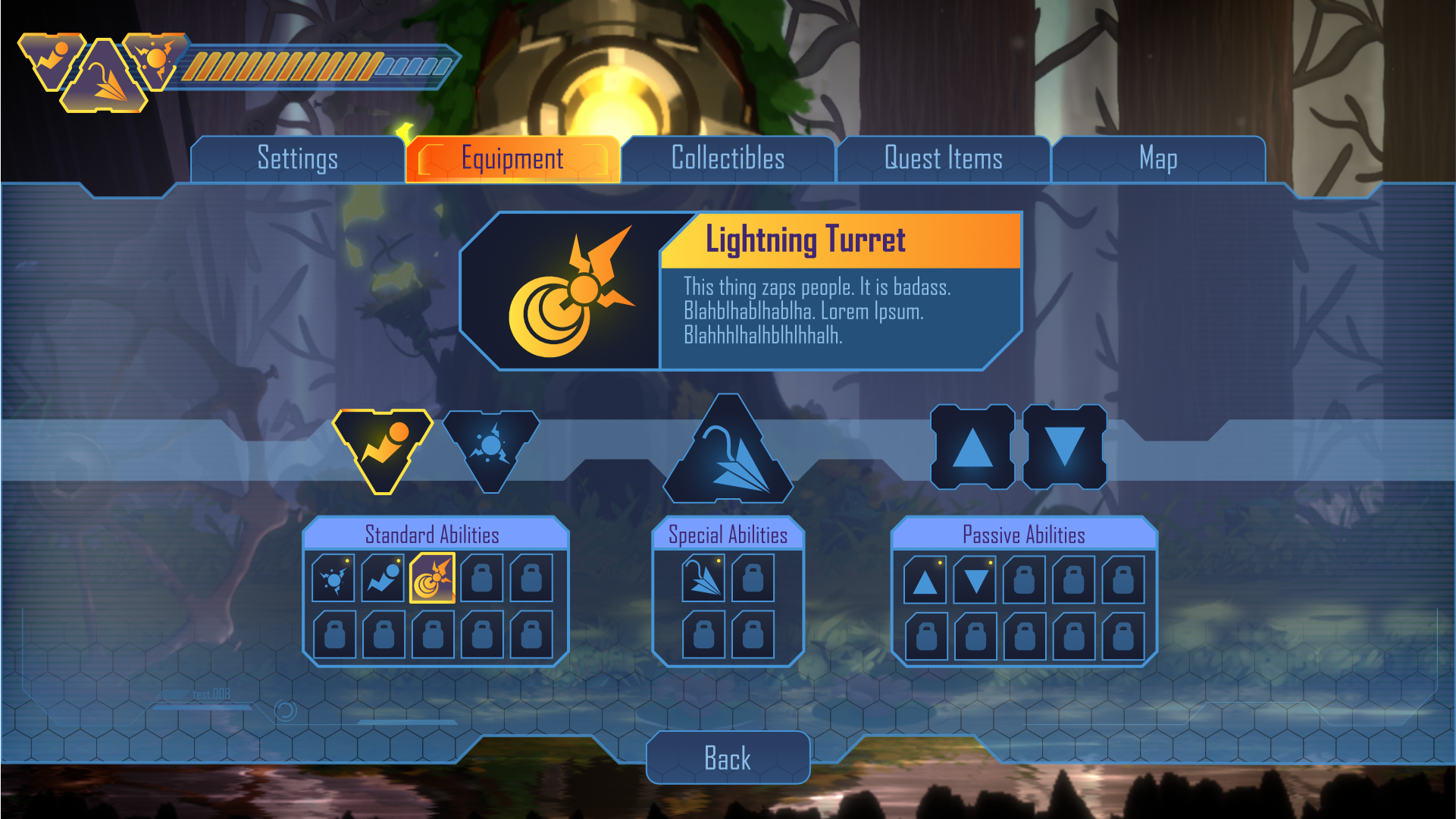Click the yellow-outlined equipped standard ability slot

[x=383, y=447]
